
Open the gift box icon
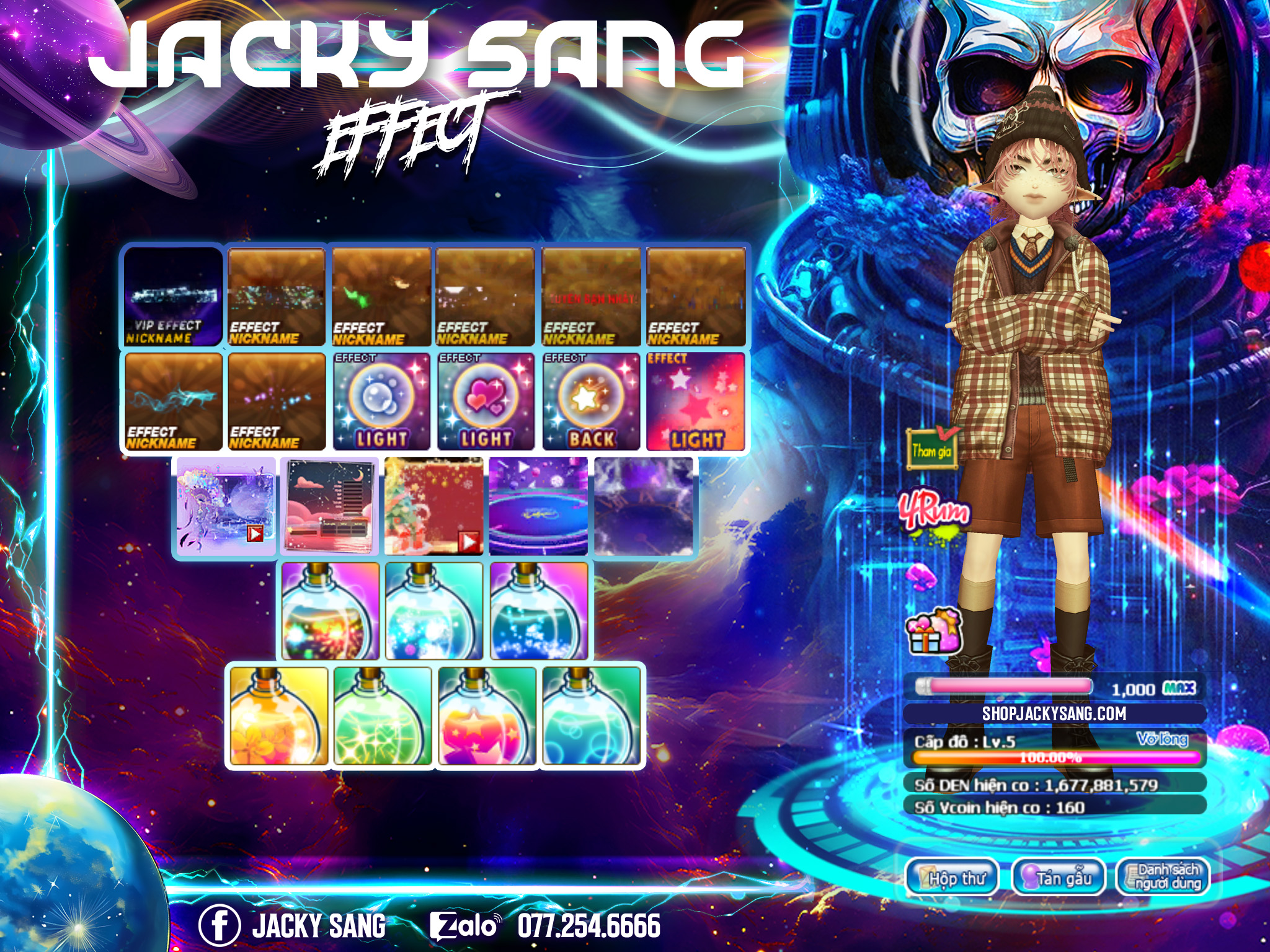(933, 631)
